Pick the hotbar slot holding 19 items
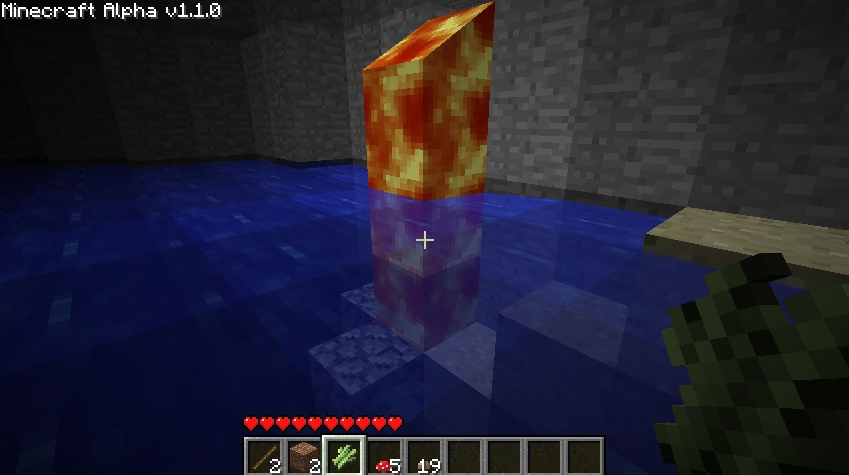Screen dimensions: 849x475 click(424, 456)
